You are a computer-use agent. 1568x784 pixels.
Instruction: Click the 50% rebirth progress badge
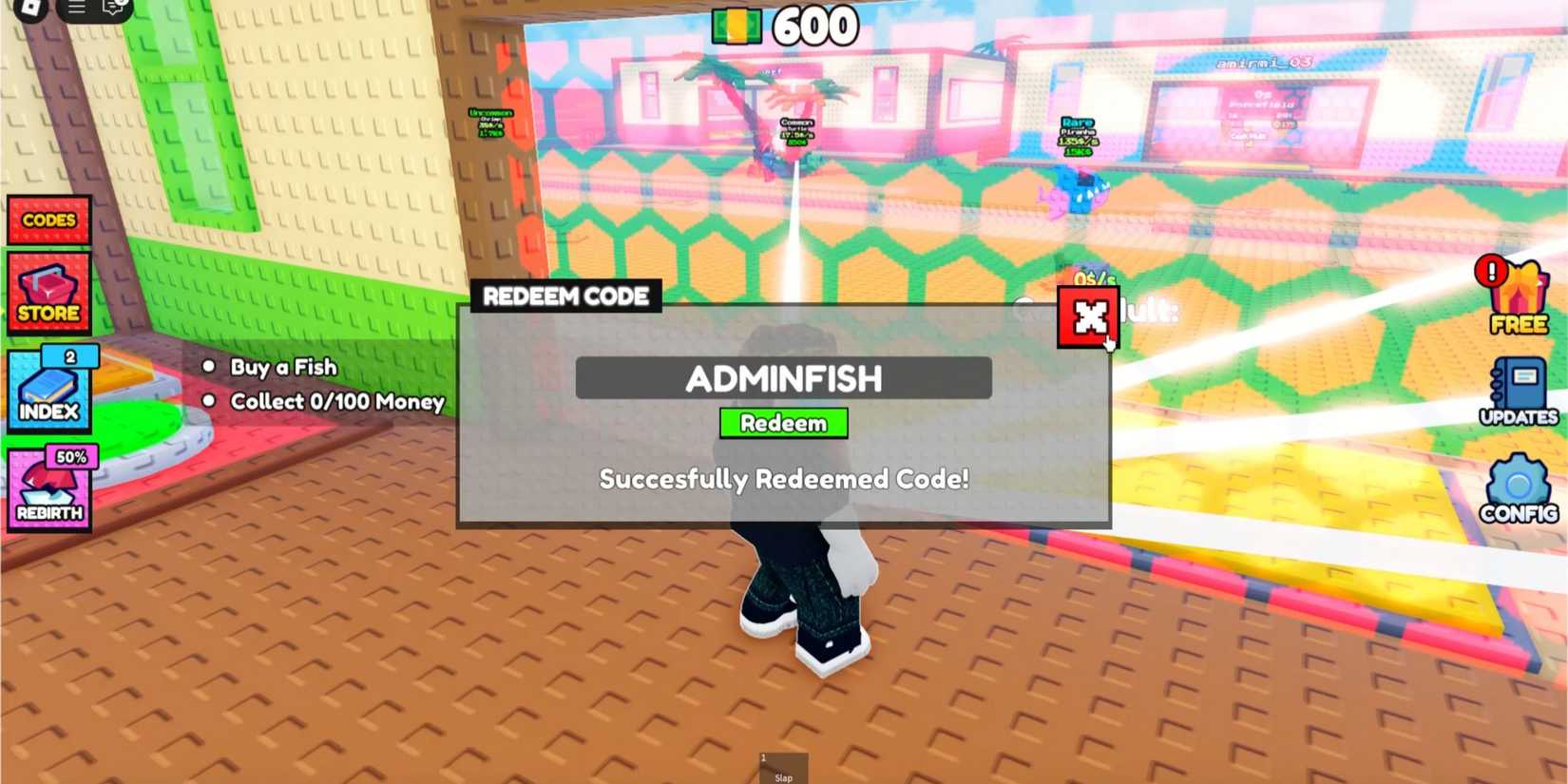[x=73, y=457]
